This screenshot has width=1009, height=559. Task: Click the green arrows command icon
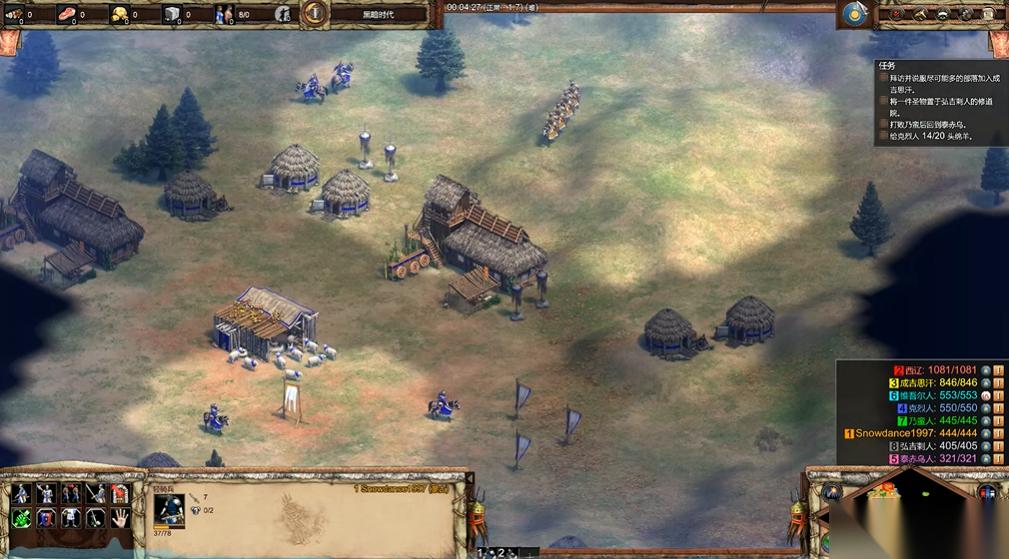(x=21, y=517)
